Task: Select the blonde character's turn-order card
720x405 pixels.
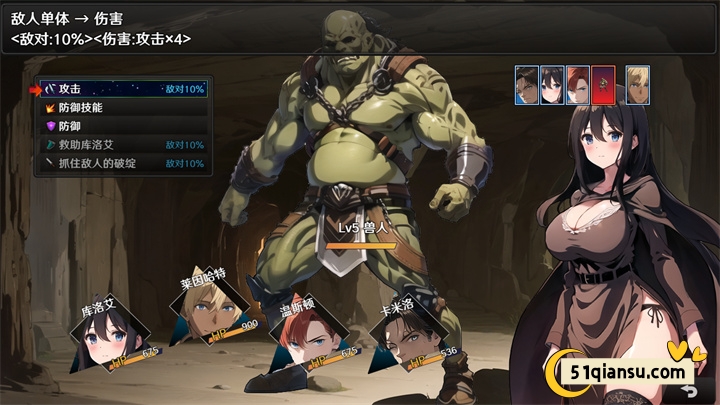Action: coord(638,86)
